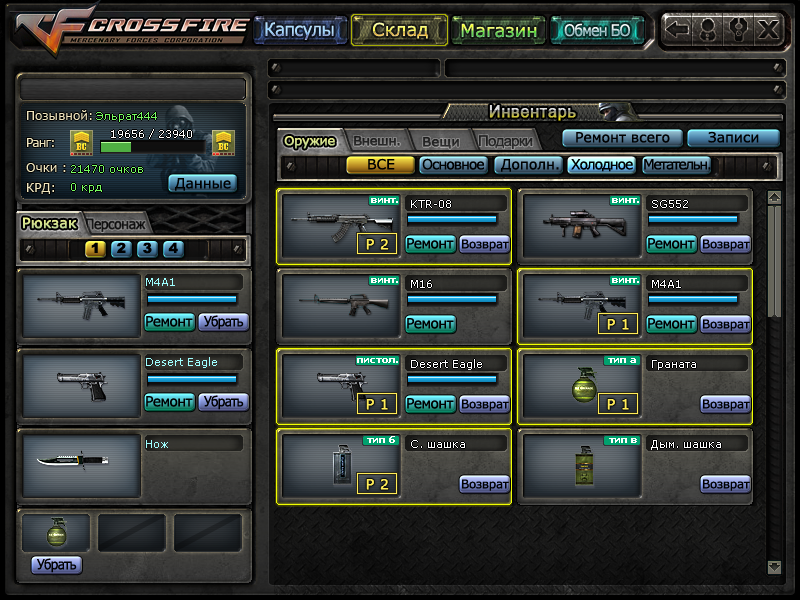800x600 pixels.
Task: Choose the Дым. шашка smoke grenade item
Action: tap(579, 468)
